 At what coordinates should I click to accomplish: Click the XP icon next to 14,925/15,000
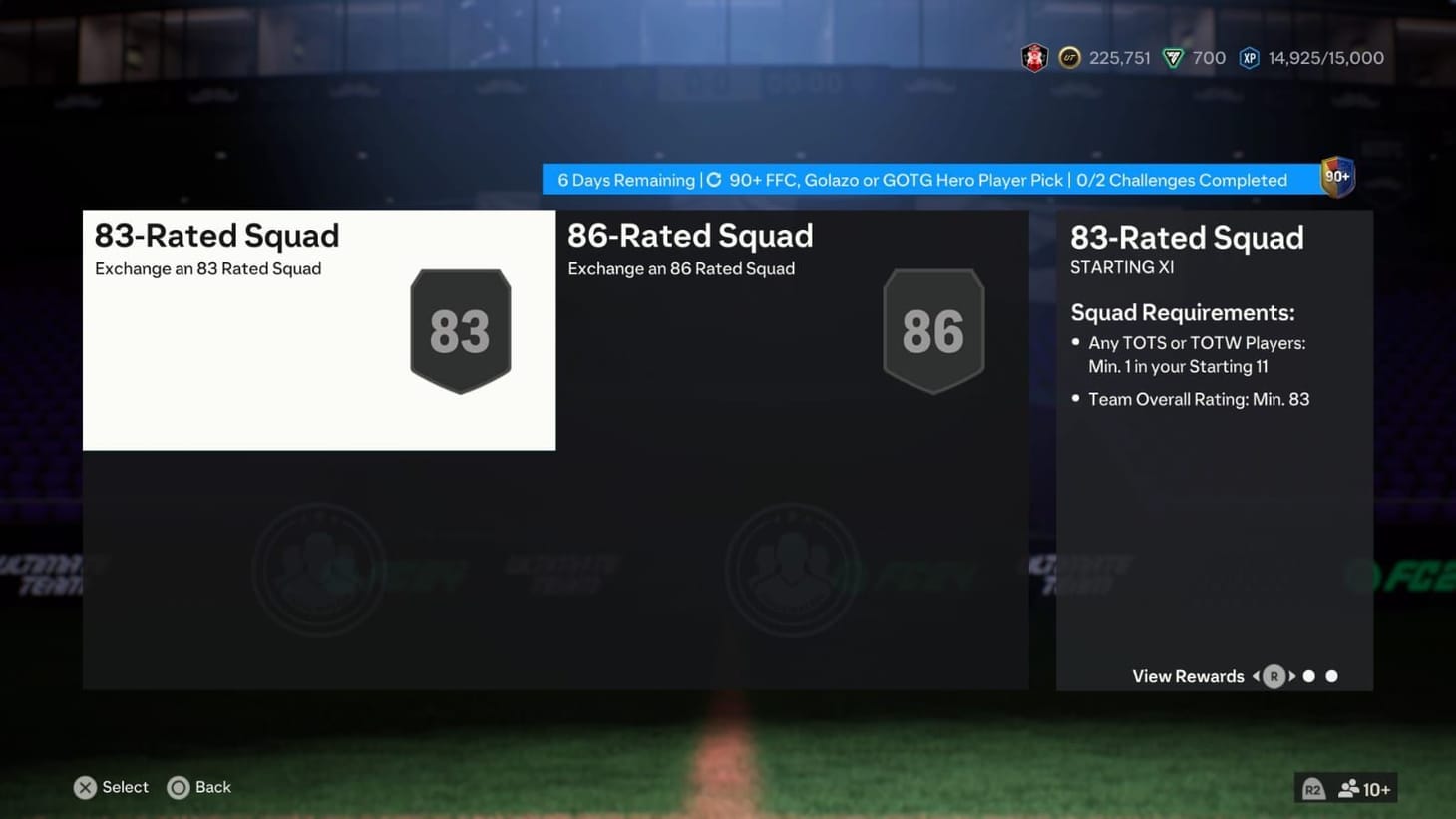[1250, 57]
